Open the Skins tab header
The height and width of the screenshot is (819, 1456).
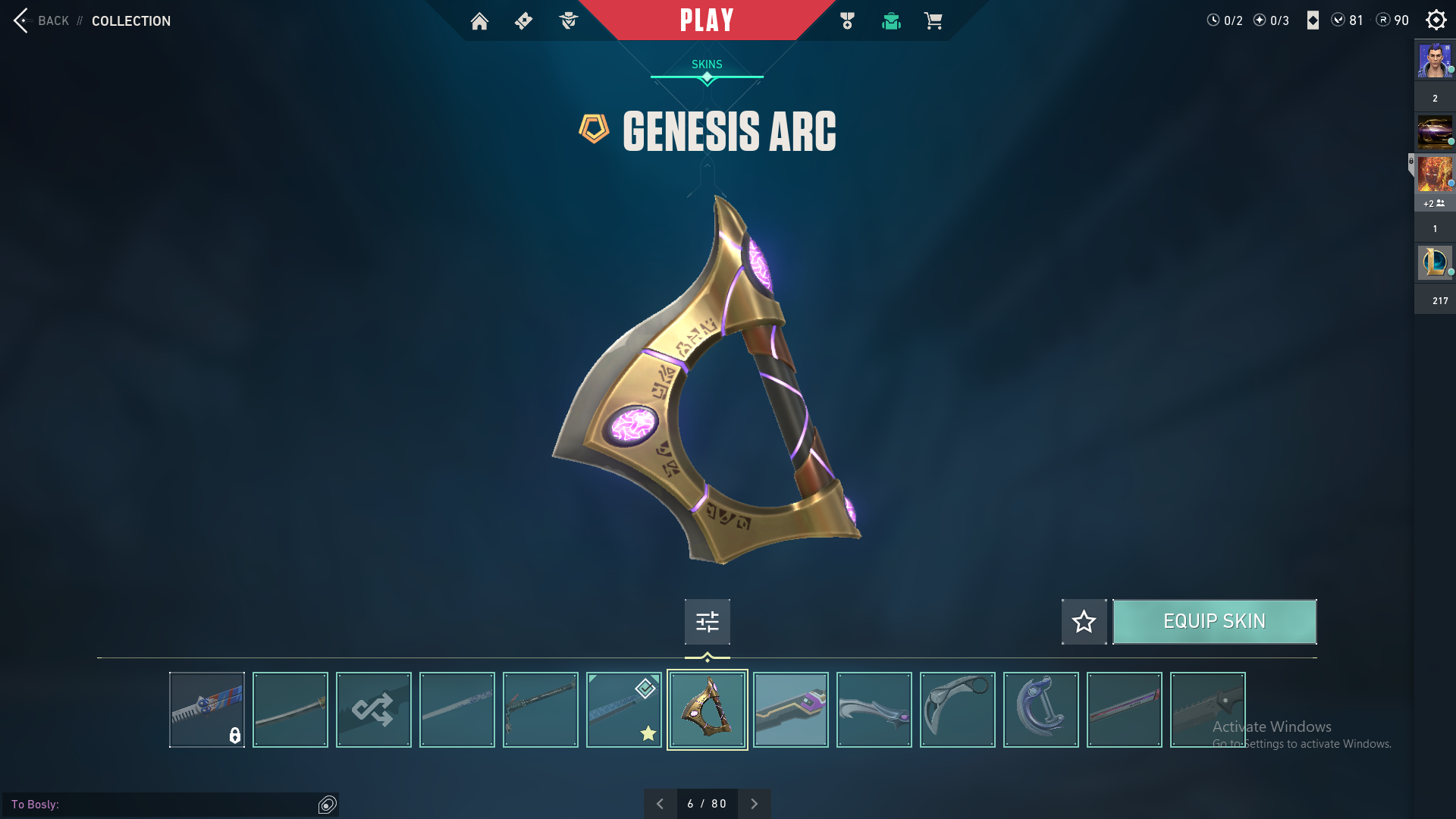pyautogui.click(x=707, y=65)
